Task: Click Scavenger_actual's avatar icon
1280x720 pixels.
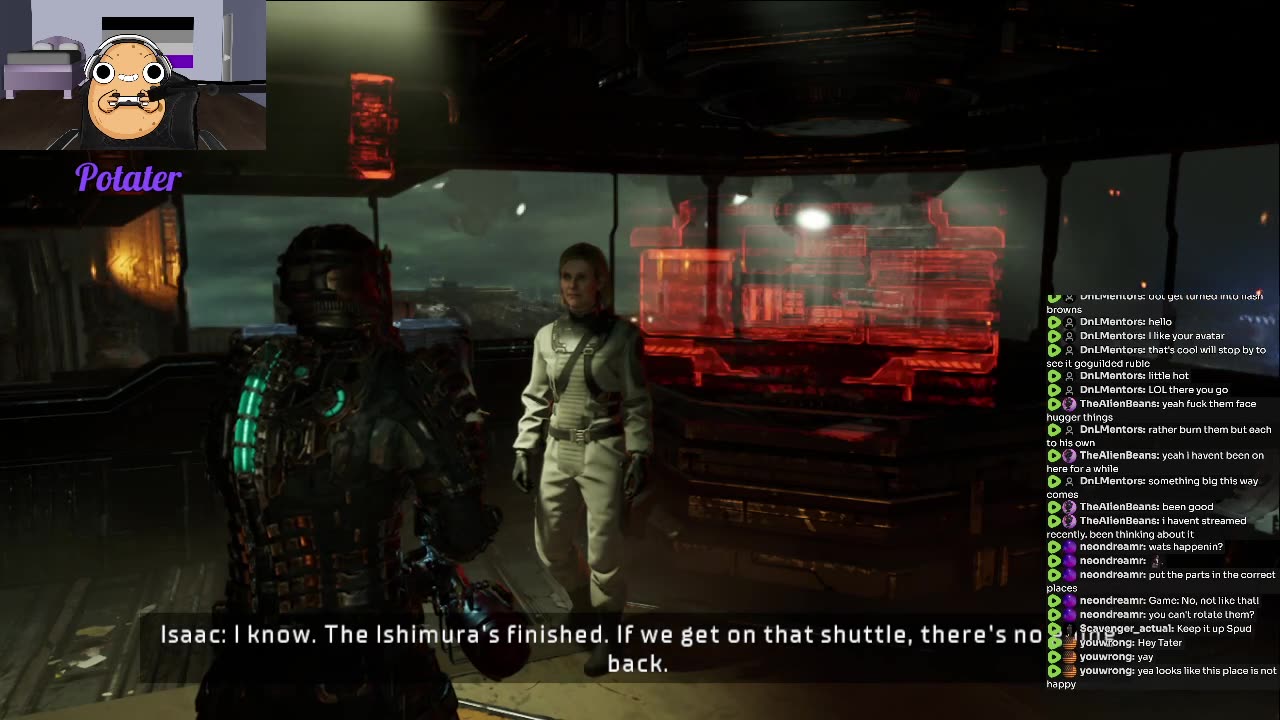Action: click(x=1070, y=628)
